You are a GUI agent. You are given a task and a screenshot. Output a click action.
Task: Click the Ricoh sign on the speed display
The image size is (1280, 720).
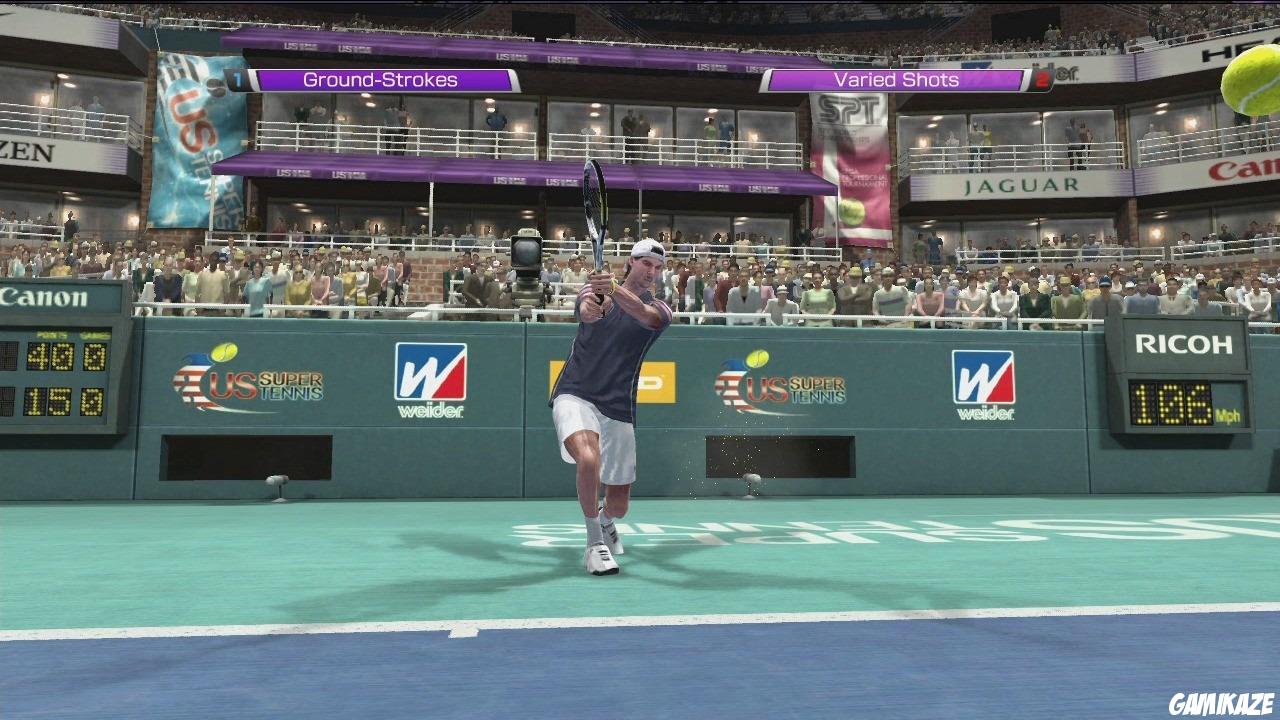[1183, 345]
